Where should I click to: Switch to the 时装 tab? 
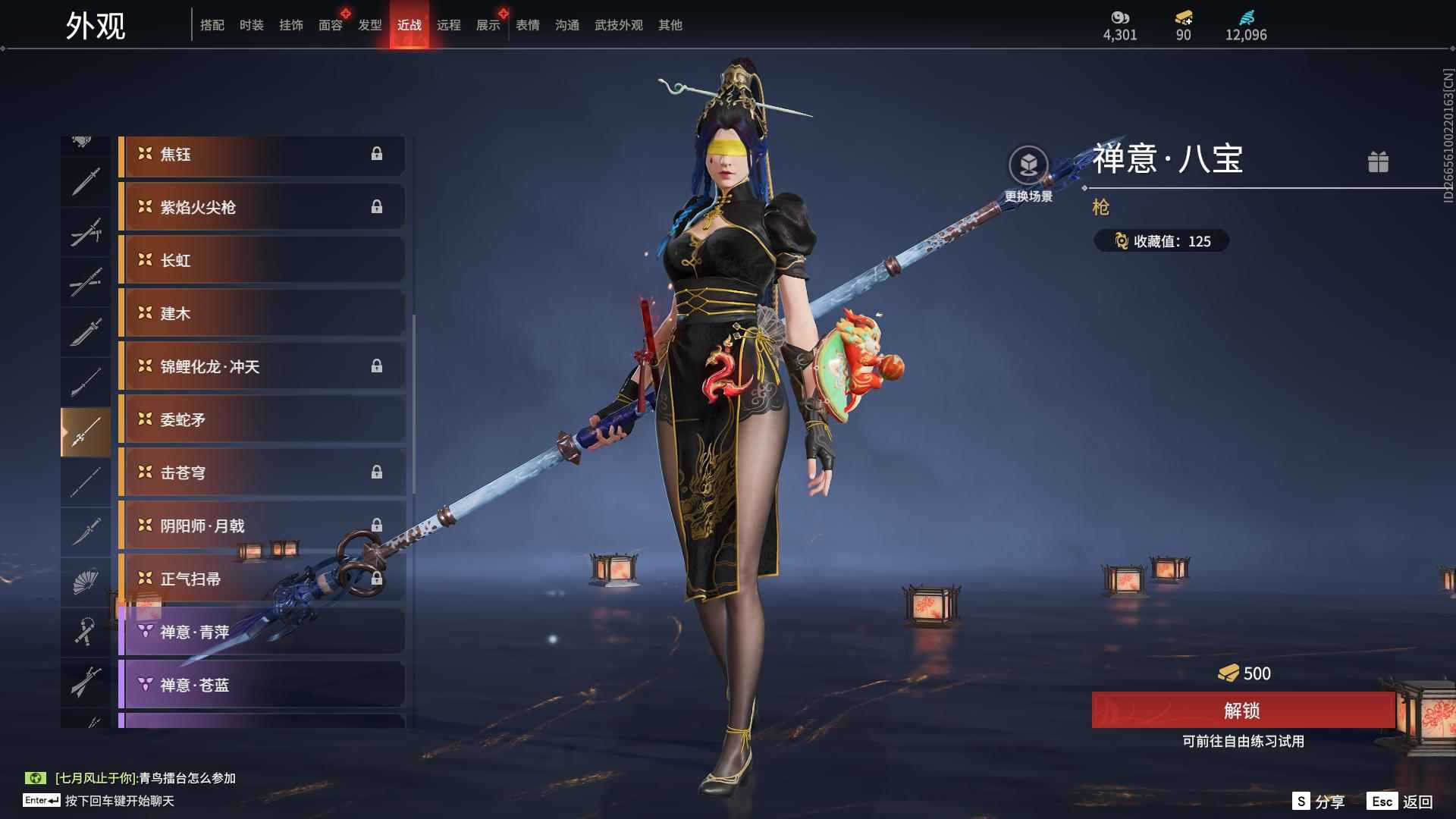click(x=250, y=24)
